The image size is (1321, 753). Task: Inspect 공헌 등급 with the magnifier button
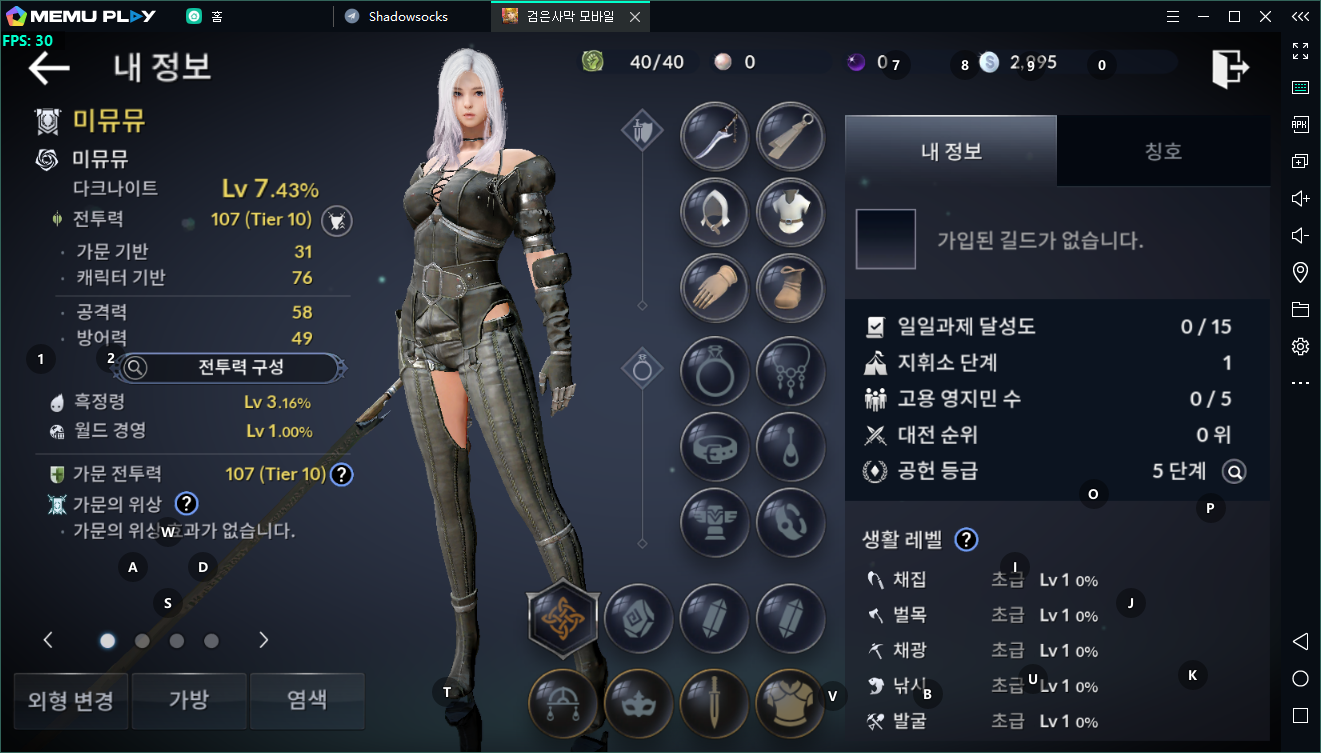pyautogui.click(x=1234, y=471)
